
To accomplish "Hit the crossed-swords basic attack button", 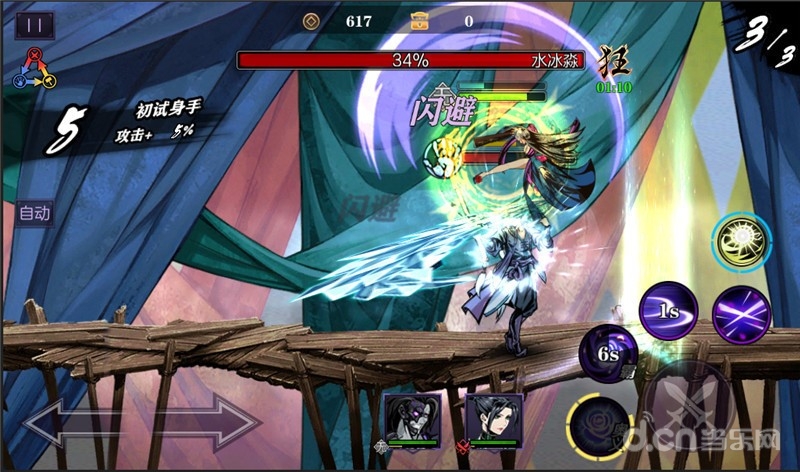I will click(x=687, y=408).
